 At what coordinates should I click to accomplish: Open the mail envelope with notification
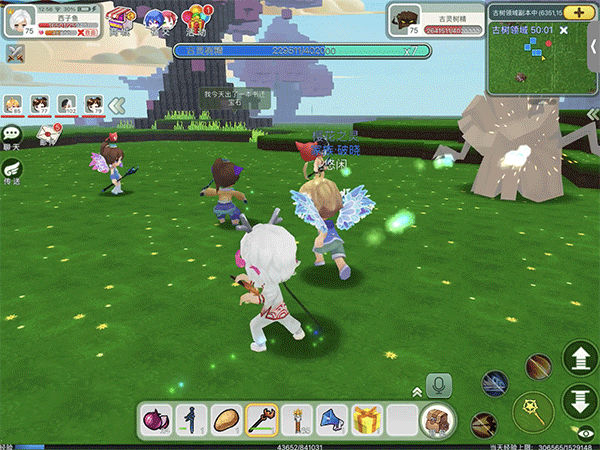[47, 133]
